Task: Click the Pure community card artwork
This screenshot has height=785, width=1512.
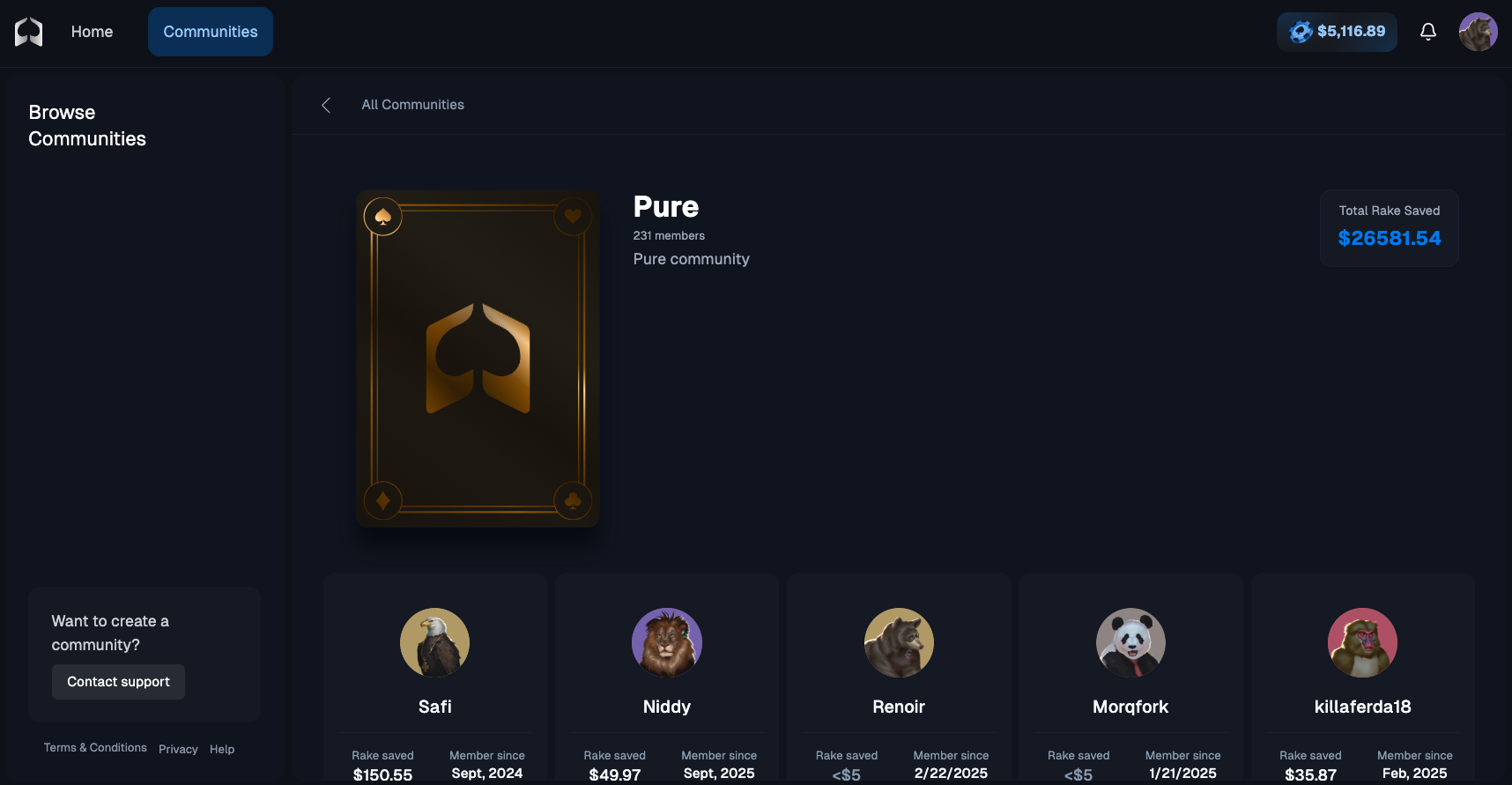Action: (x=478, y=358)
